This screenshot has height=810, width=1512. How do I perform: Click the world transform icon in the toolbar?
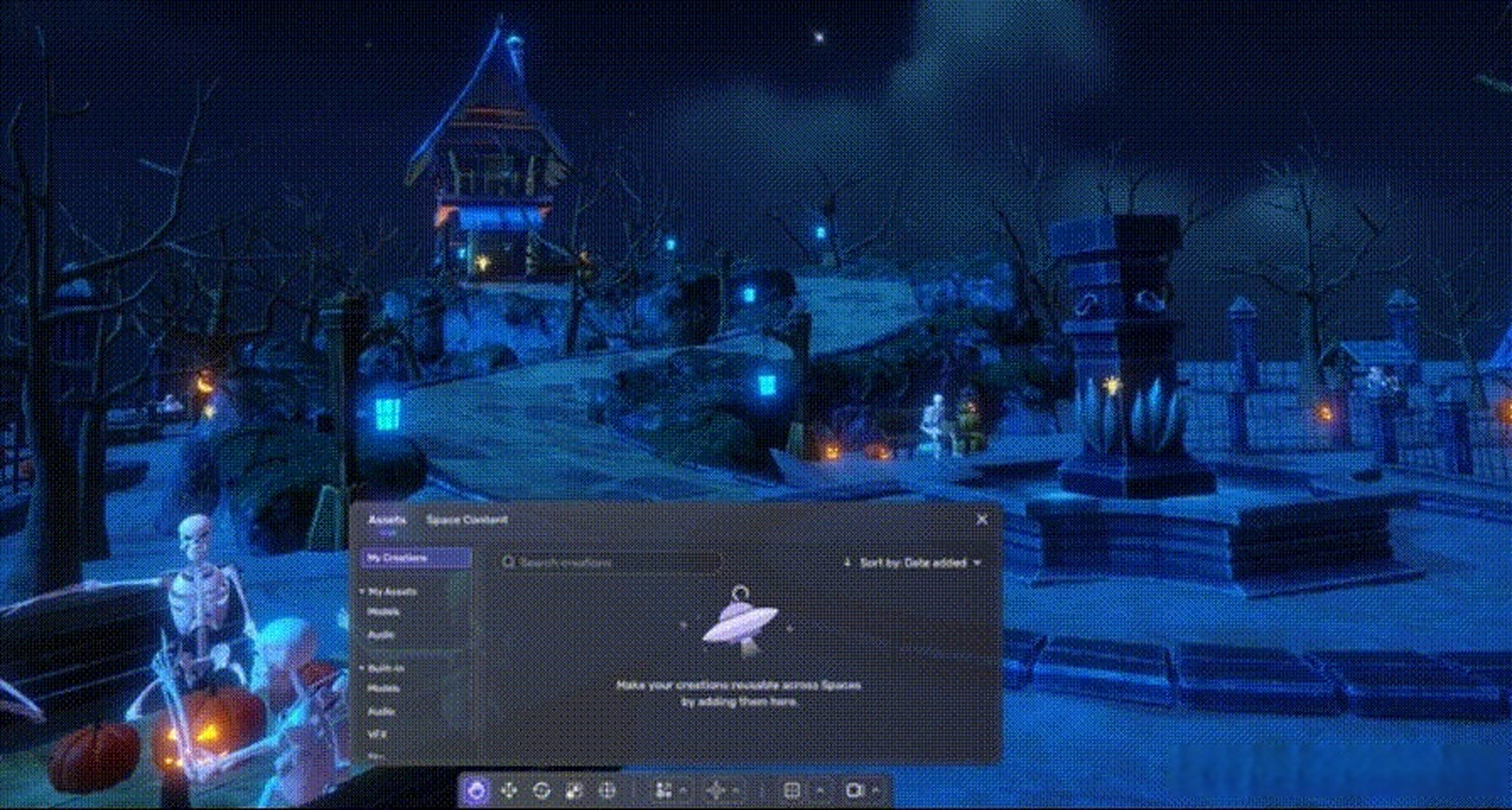[x=608, y=792]
